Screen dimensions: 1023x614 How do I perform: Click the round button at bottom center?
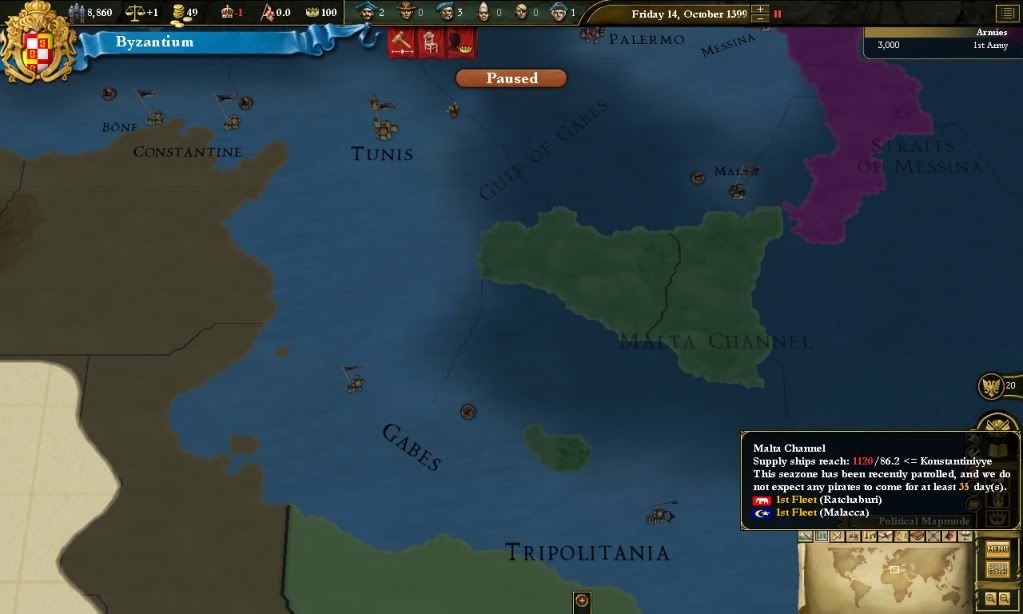[x=583, y=601]
